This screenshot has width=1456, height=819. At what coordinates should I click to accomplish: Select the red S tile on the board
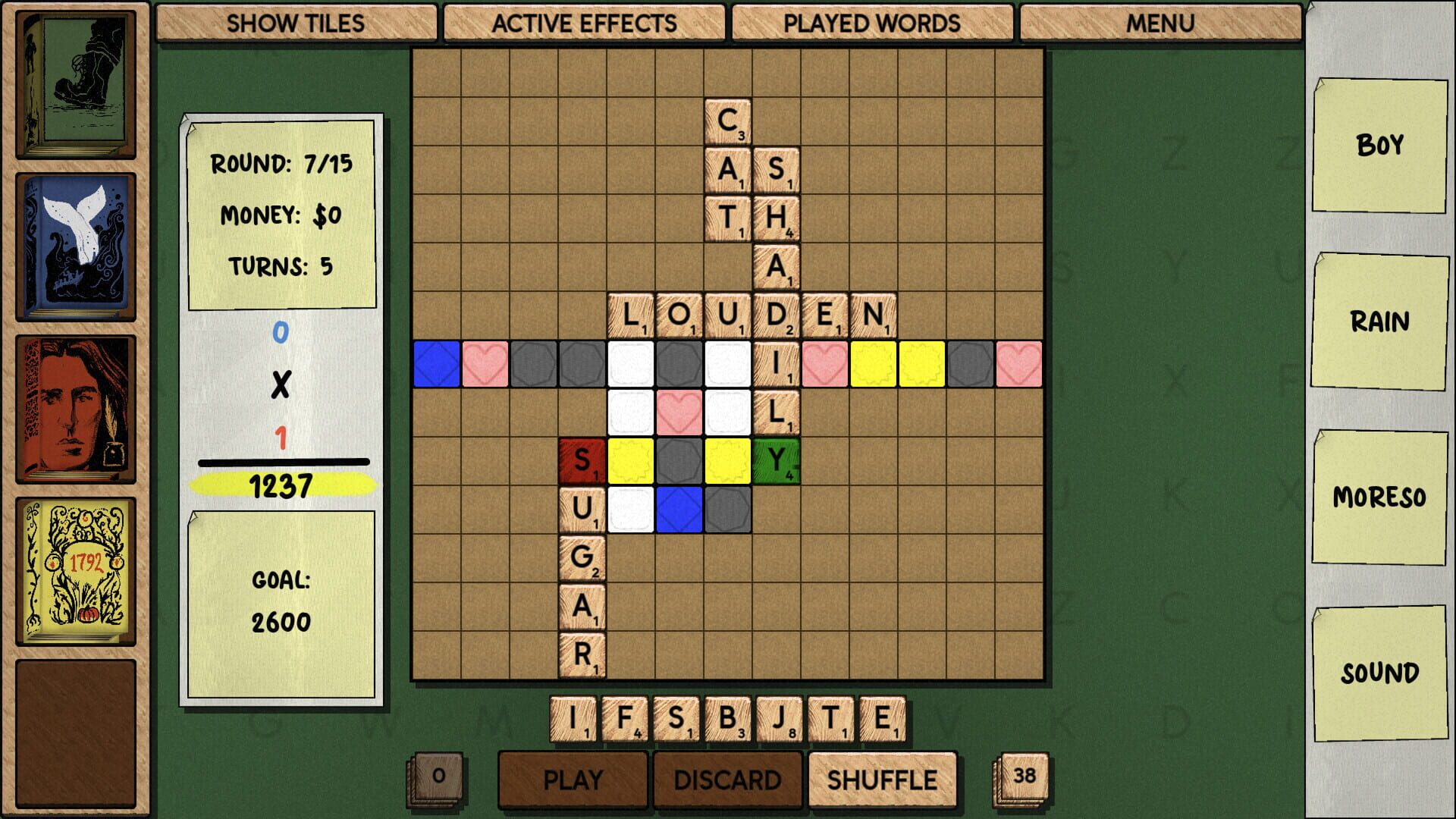(581, 459)
